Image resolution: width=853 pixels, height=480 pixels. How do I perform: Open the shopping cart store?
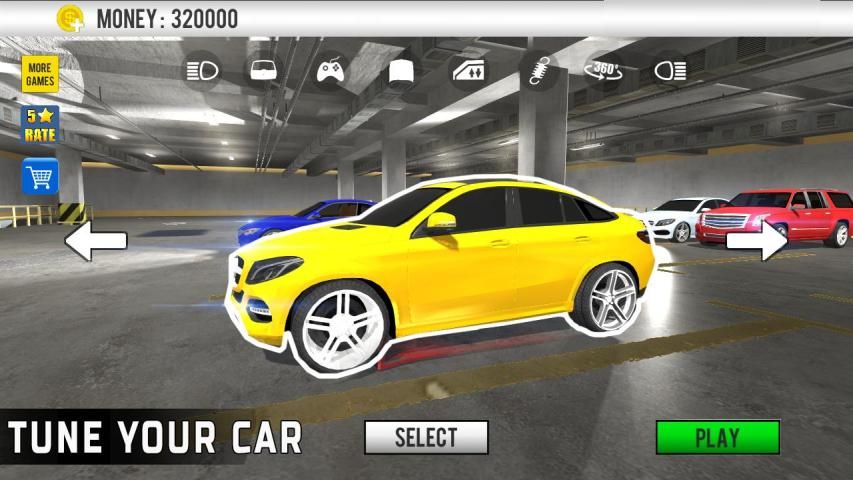coord(41,177)
